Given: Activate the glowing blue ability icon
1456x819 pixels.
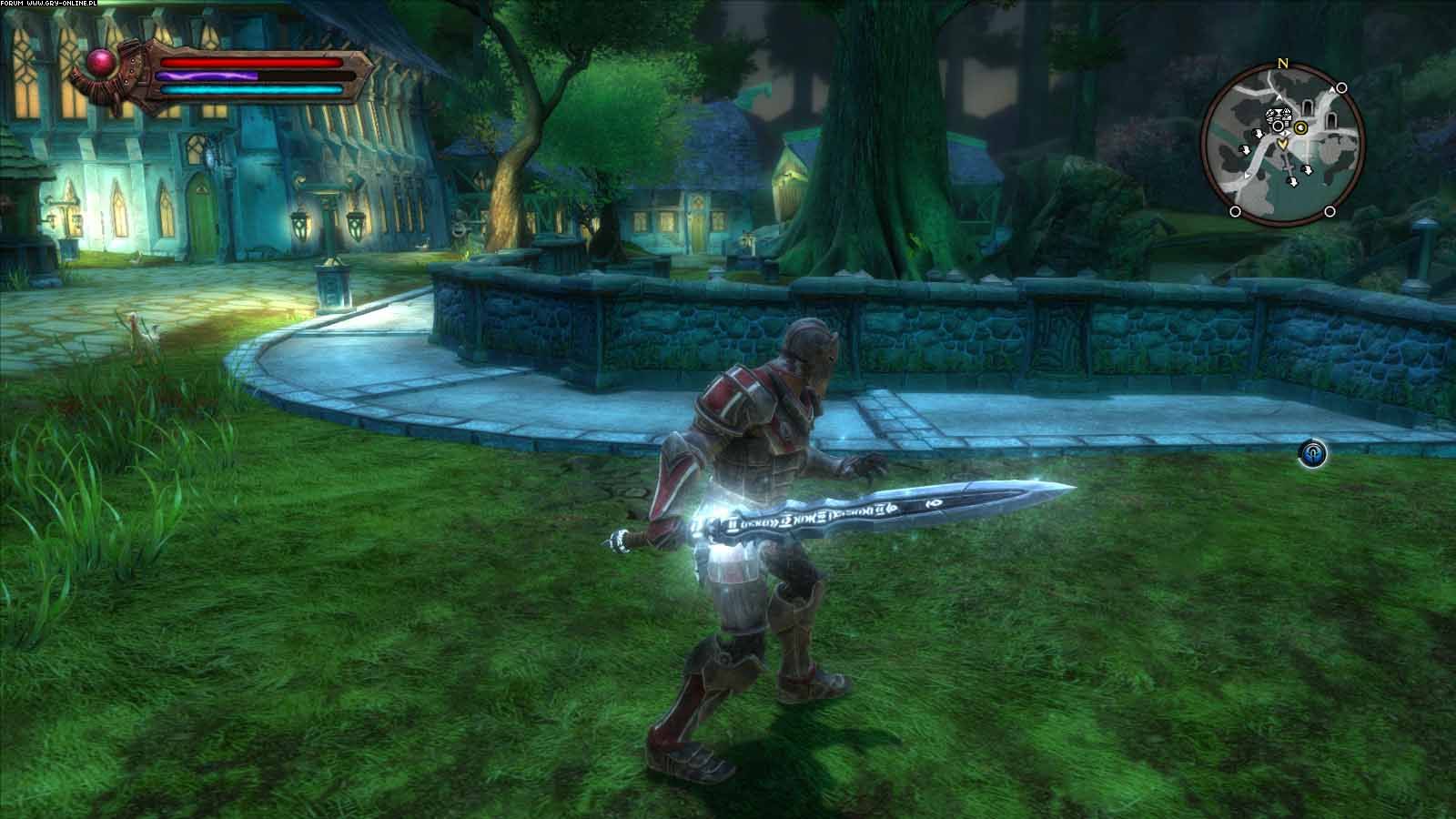Looking at the screenshot, I should point(1312,453).
